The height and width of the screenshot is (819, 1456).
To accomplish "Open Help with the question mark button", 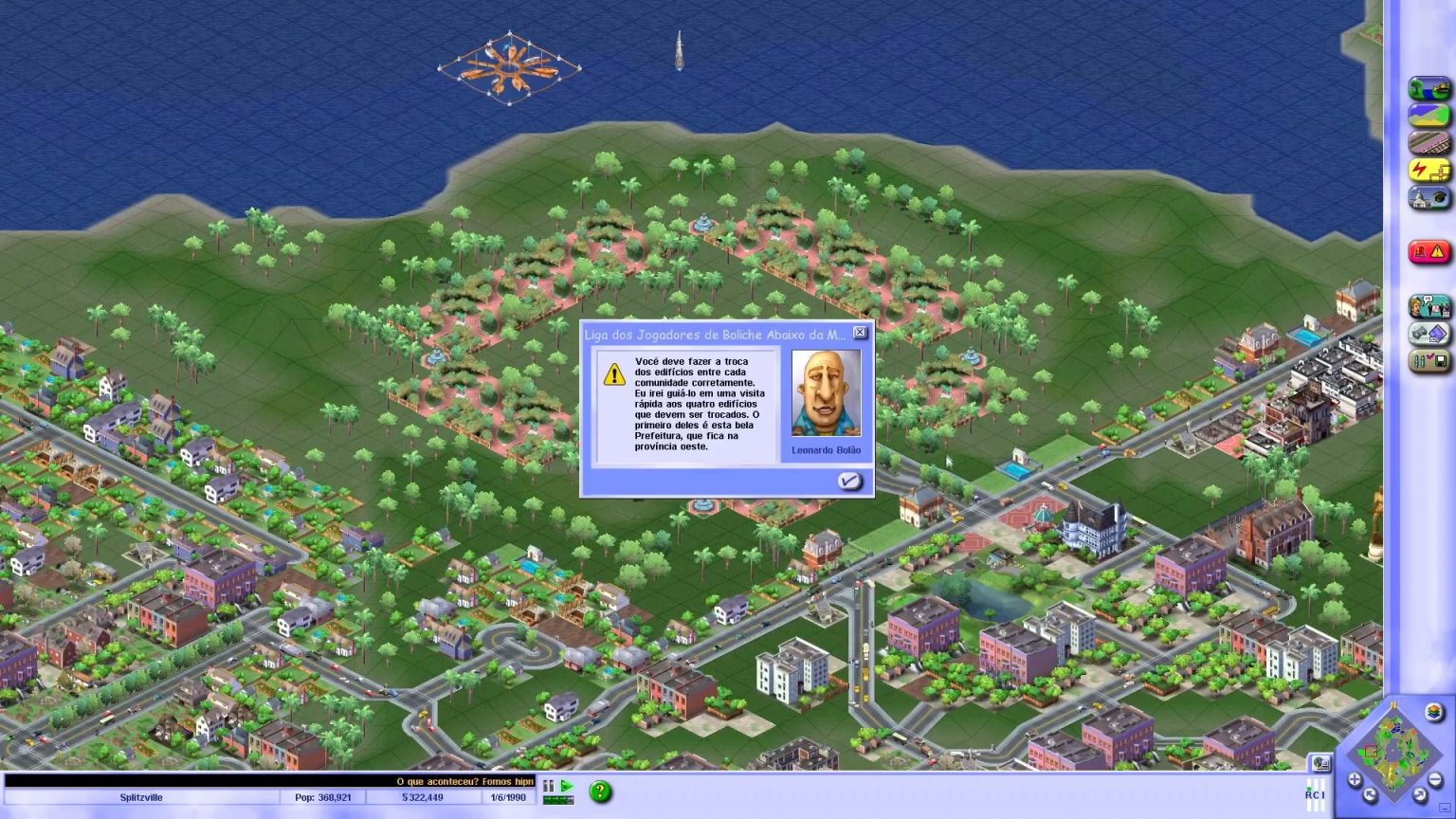I will (601, 791).
